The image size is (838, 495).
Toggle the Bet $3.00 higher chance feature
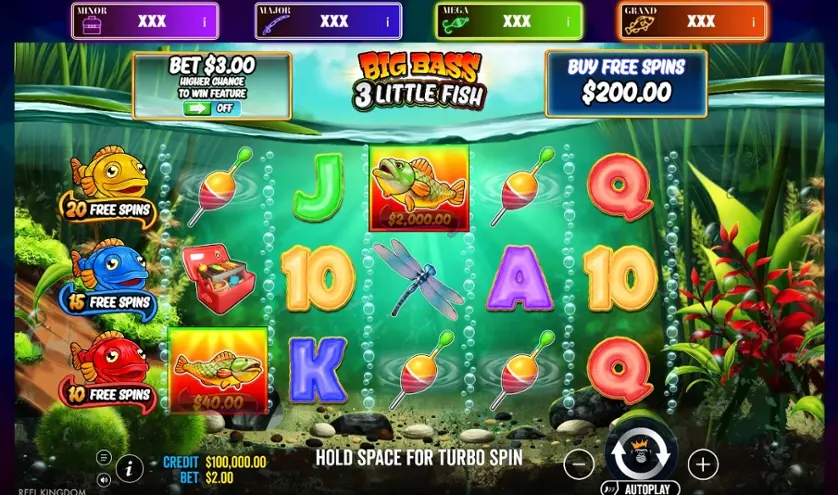click(x=211, y=108)
